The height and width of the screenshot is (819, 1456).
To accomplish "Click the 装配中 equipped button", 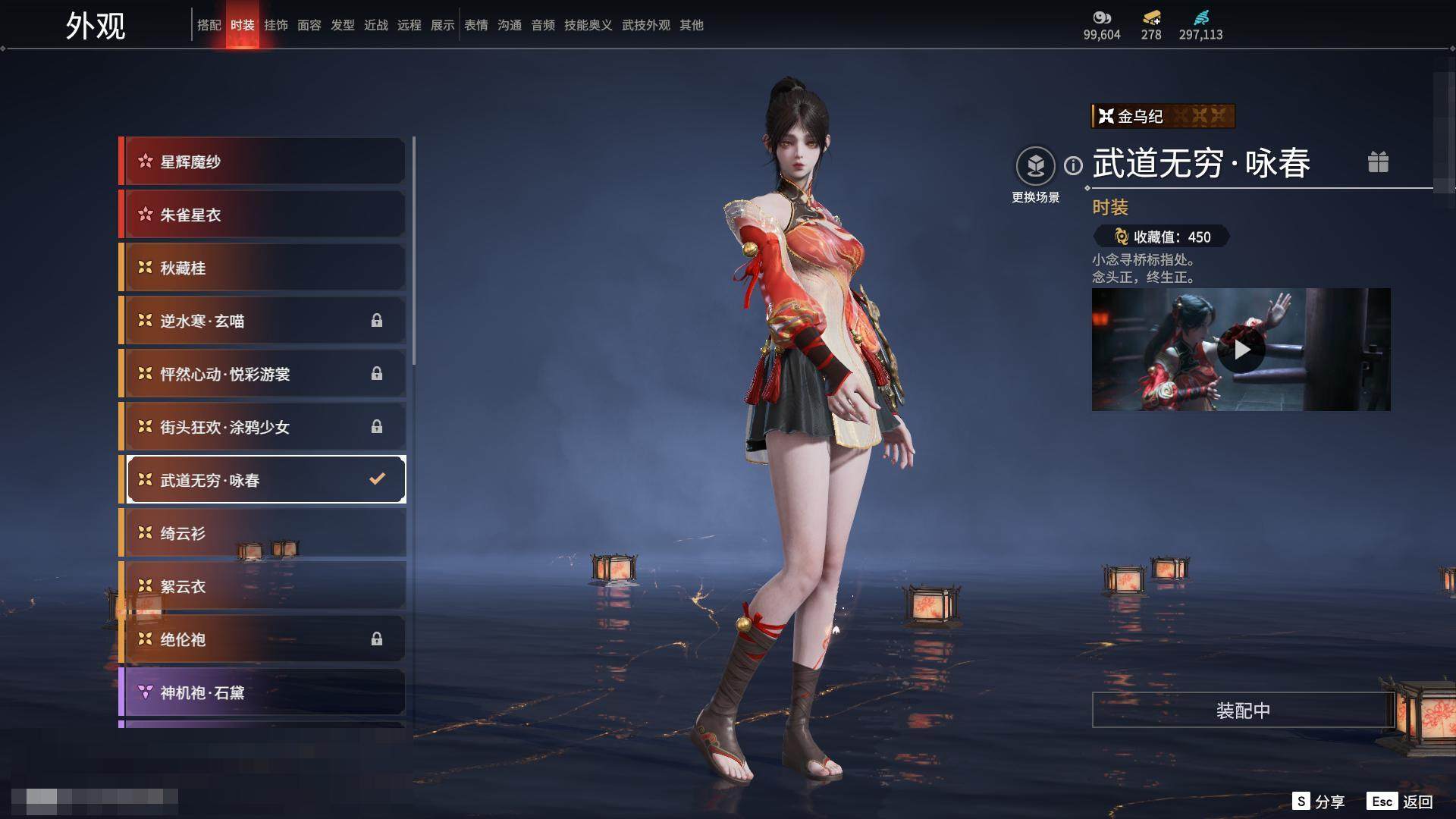I will pos(1243,711).
